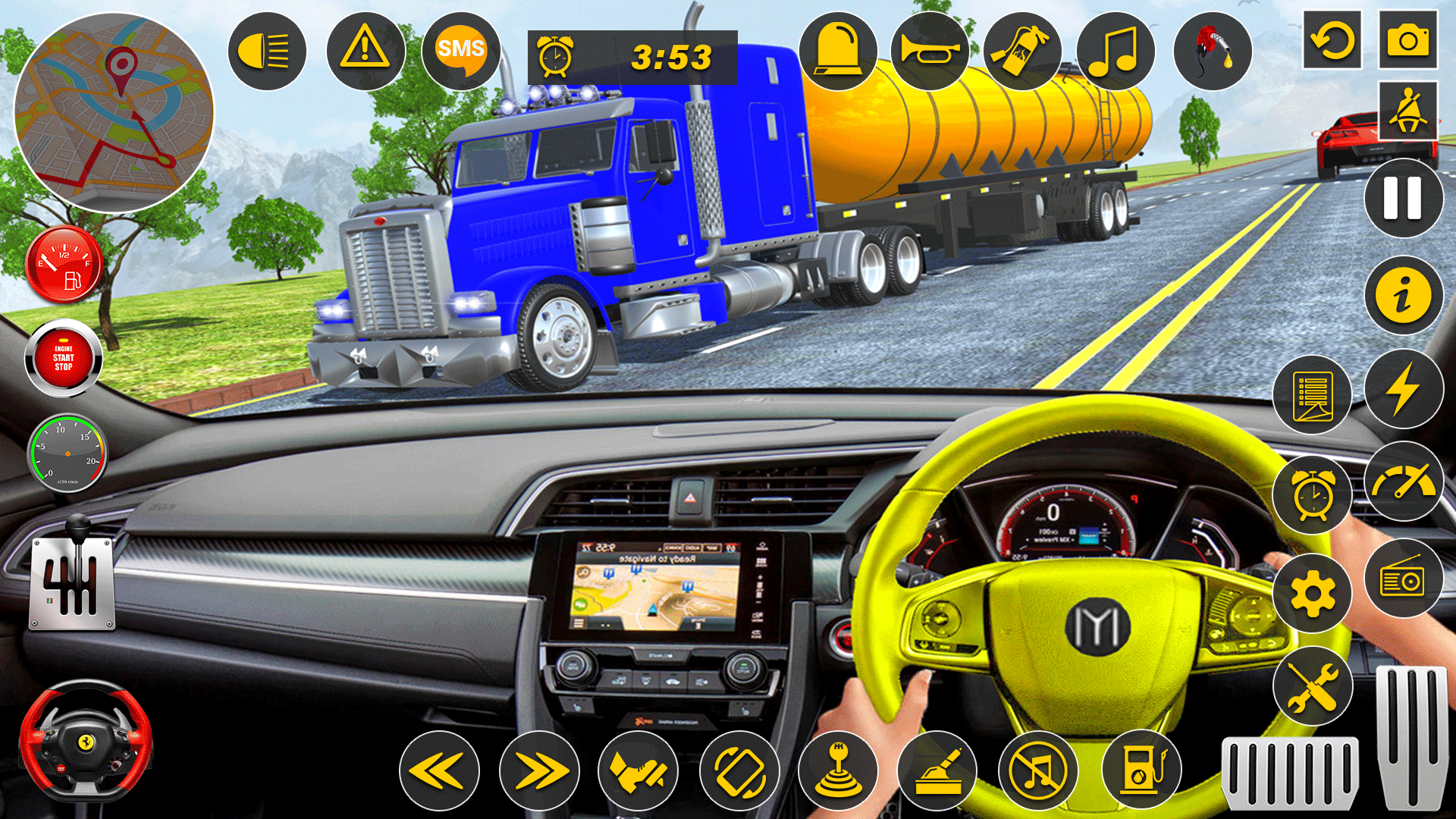This screenshot has width=1456, height=819.
Task: Push the Engine Start Stop button
Action: (x=64, y=358)
